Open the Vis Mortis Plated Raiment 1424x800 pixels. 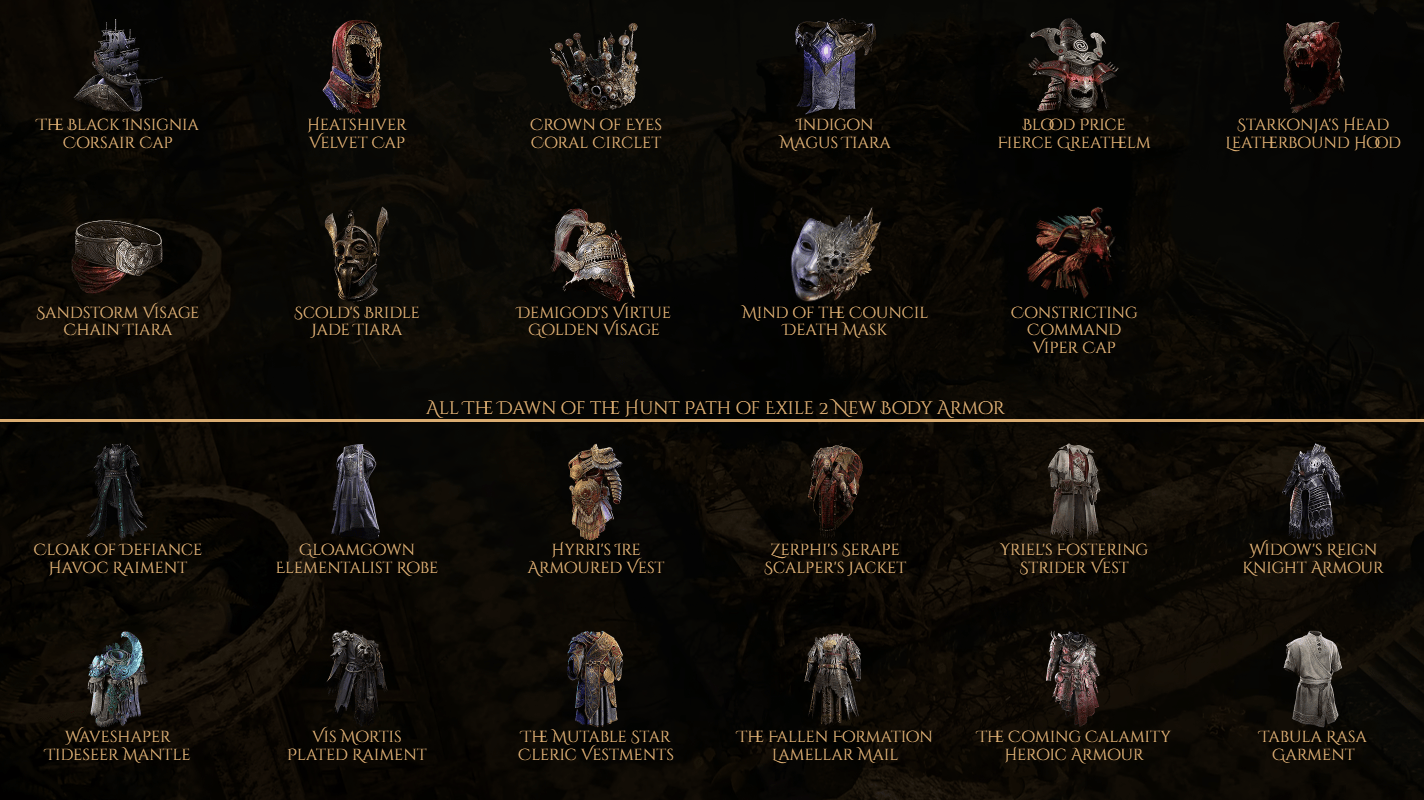357,679
